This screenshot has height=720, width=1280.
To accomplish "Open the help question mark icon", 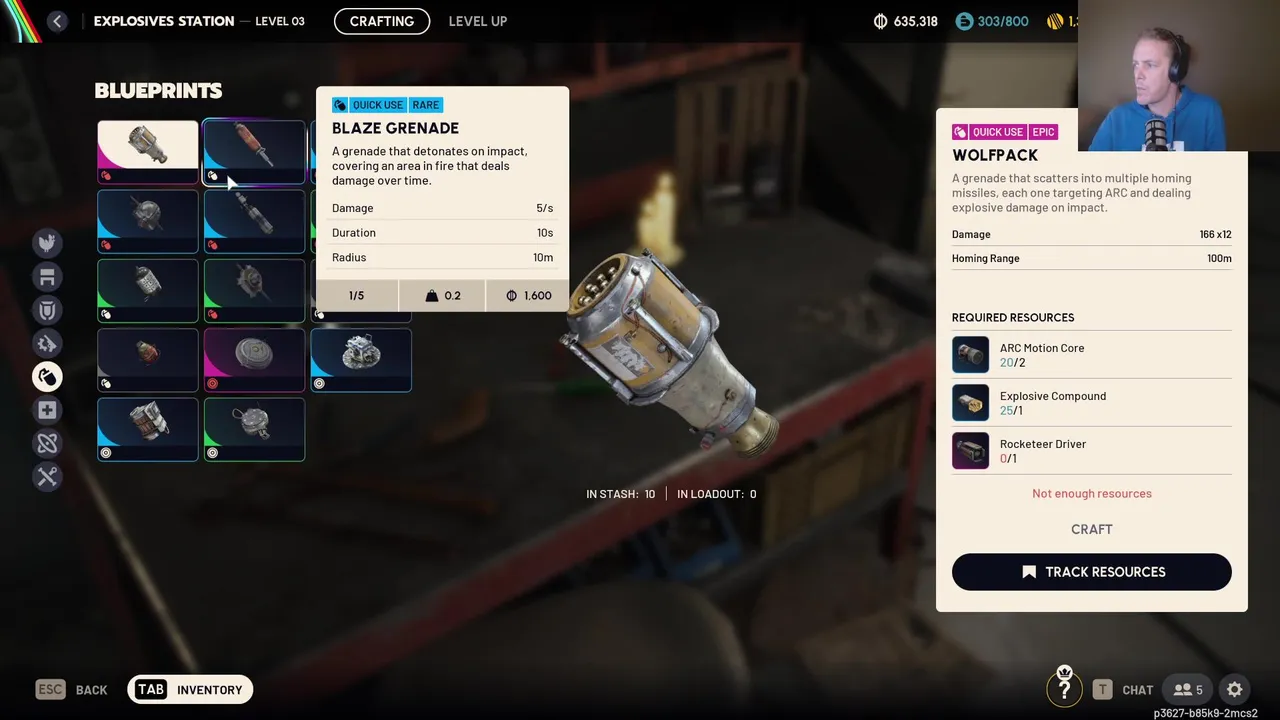I will [1064, 689].
